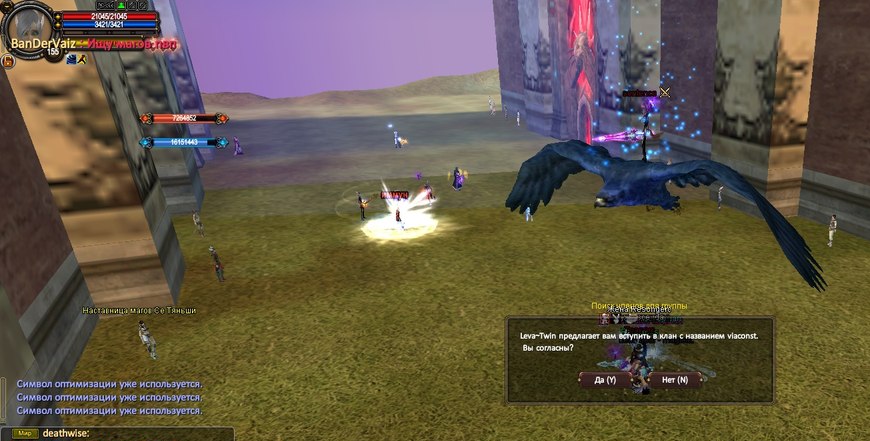Decline the clan invite with Нет (N)
Viewport: 870px width, 441px height.
pyautogui.click(x=668, y=380)
